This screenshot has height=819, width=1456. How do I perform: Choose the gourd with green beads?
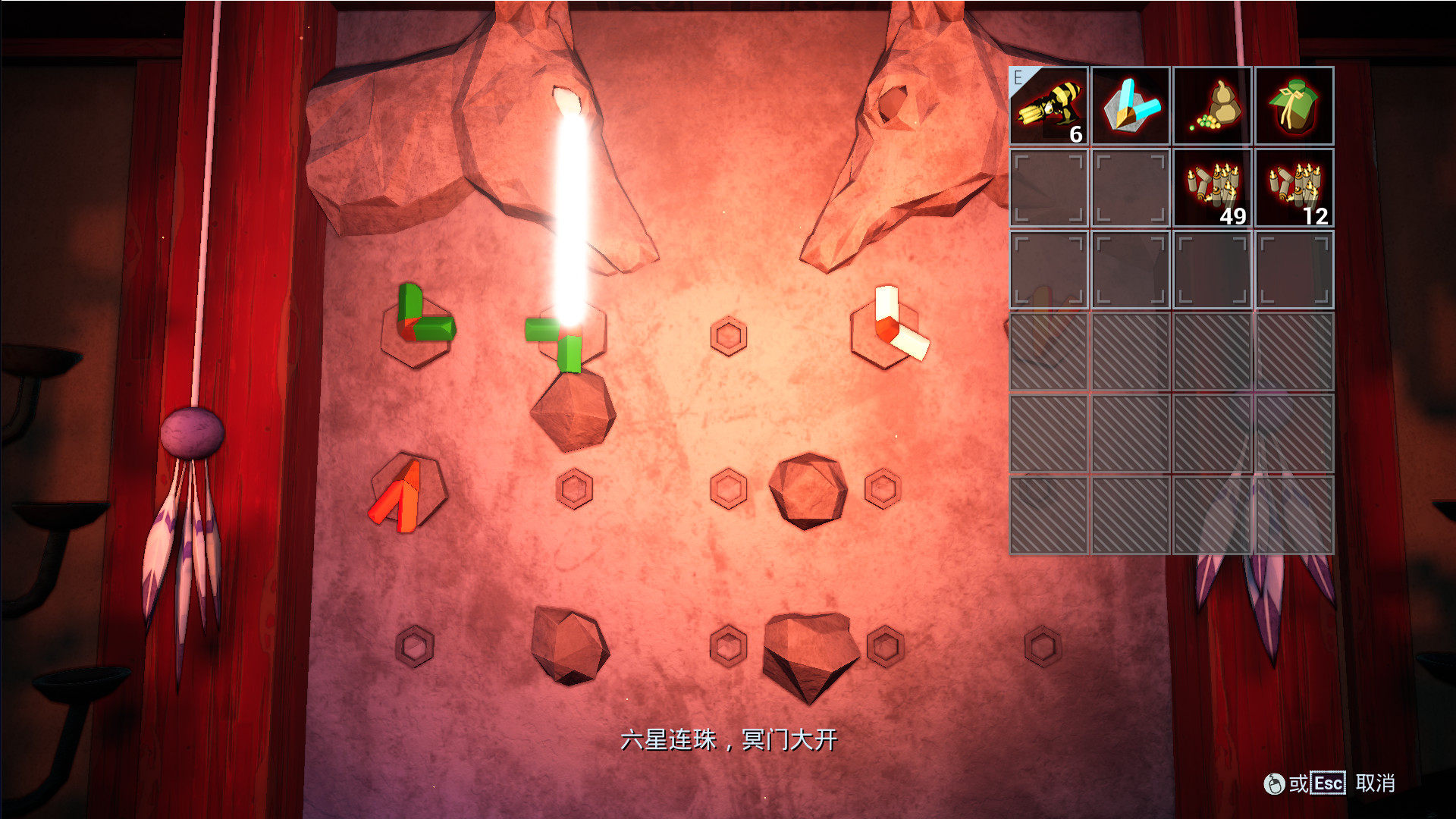click(x=1213, y=106)
